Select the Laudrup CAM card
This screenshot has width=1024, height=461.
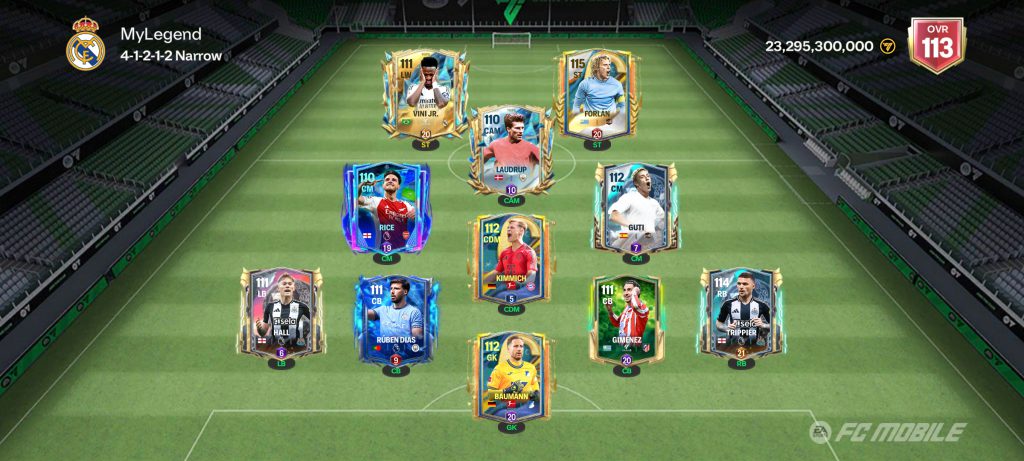pyautogui.click(x=511, y=150)
